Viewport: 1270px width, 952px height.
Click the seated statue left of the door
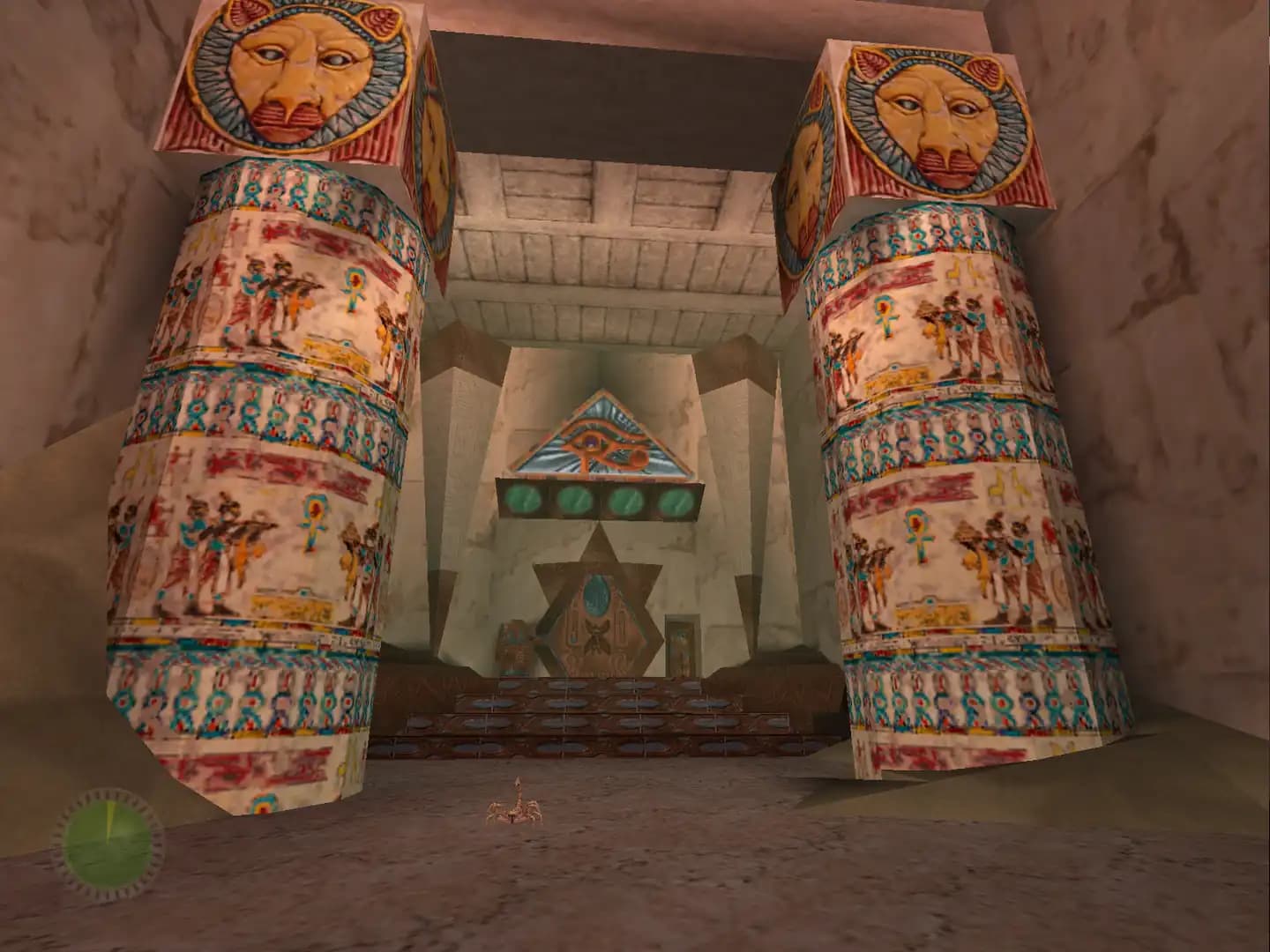512,644
